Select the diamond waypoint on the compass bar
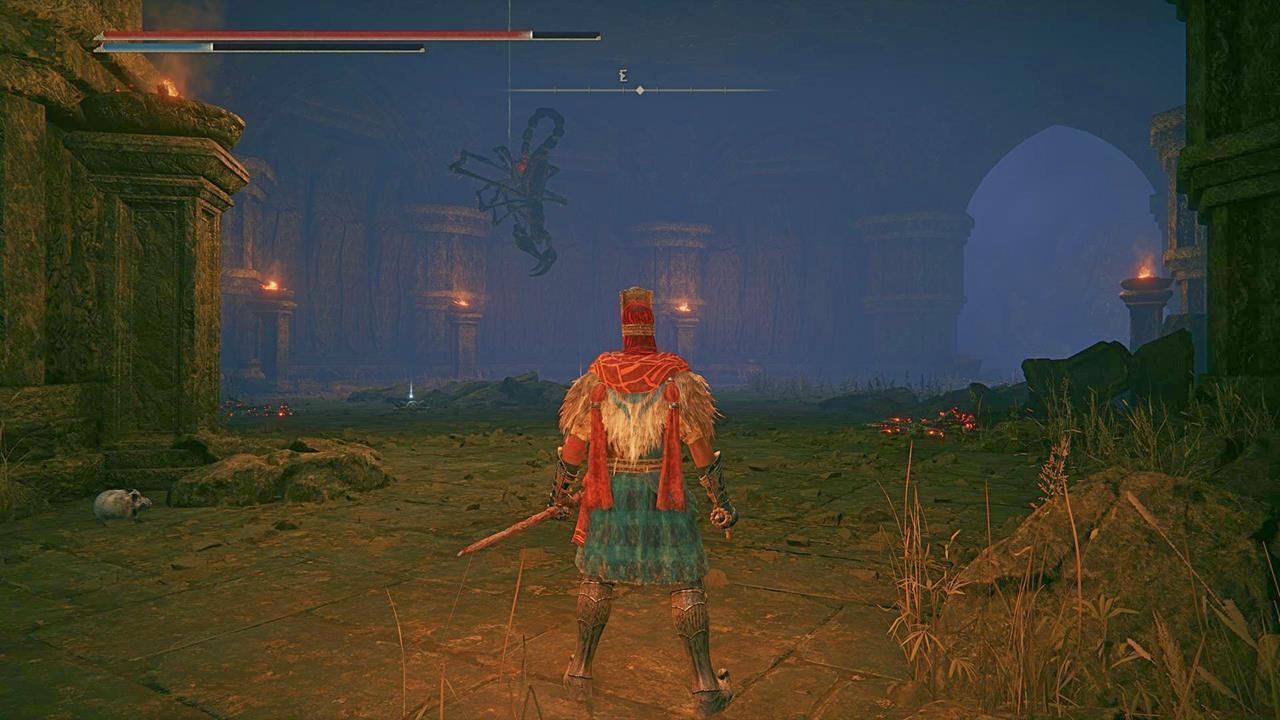1280x720 pixels. pyautogui.click(x=638, y=89)
